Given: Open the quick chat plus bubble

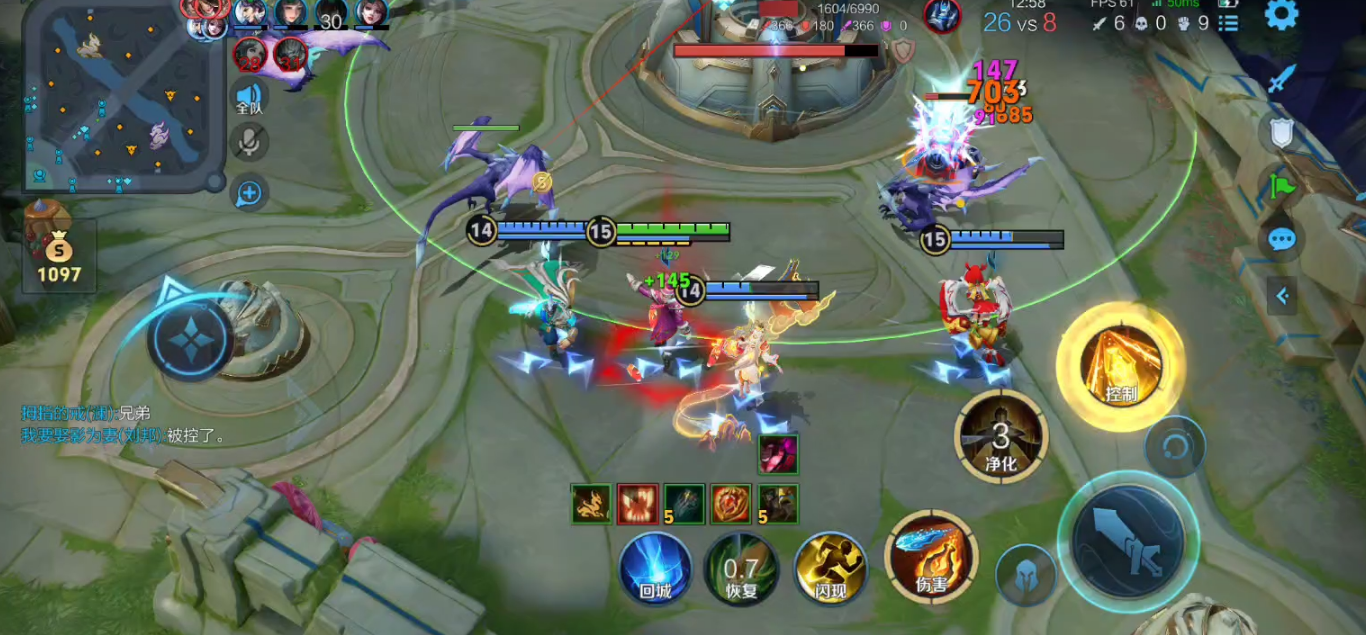Looking at the screenshot, I should click(x=249, y=192).
